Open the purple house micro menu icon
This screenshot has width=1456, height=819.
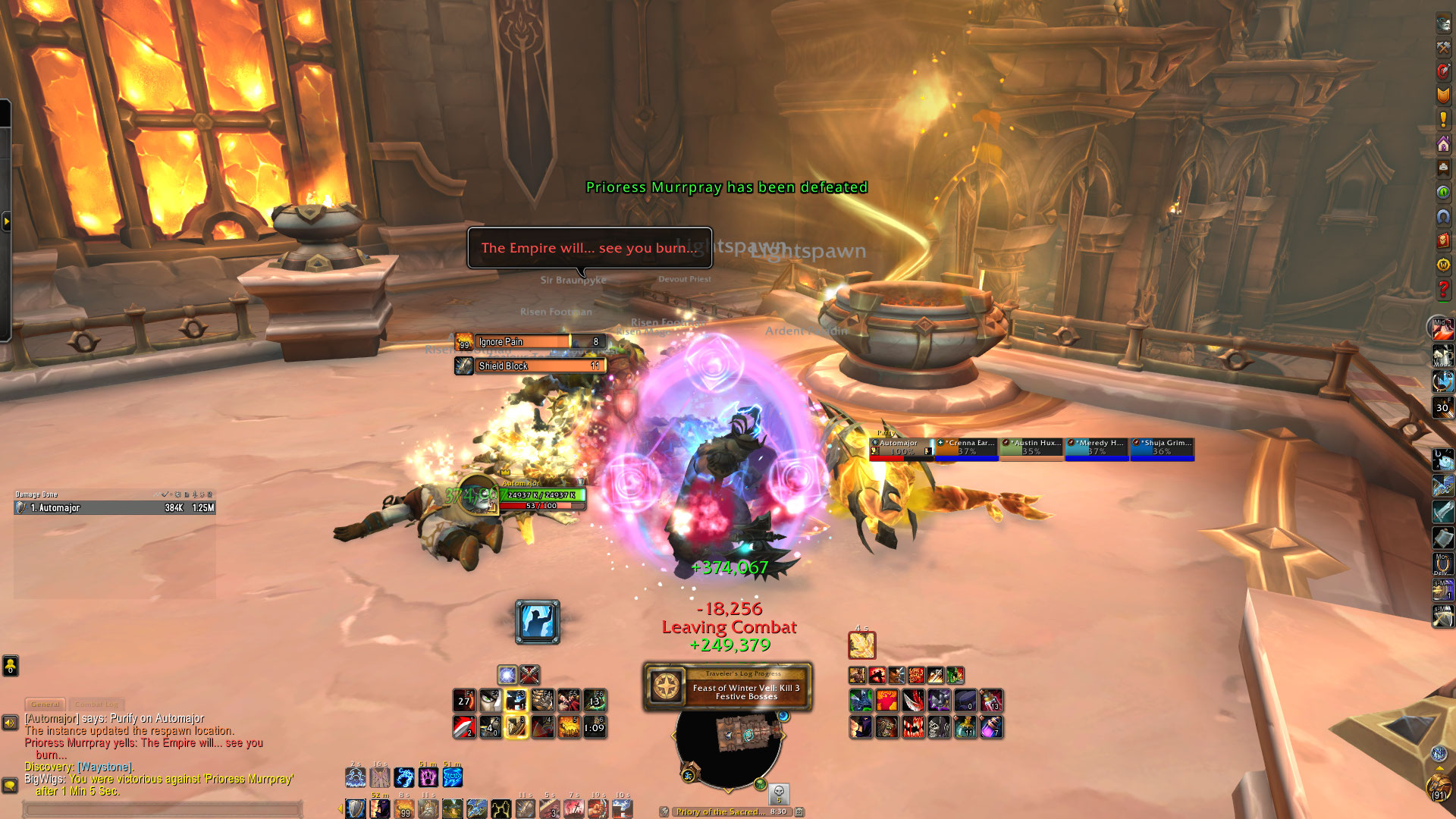[x=1443, y=143]
